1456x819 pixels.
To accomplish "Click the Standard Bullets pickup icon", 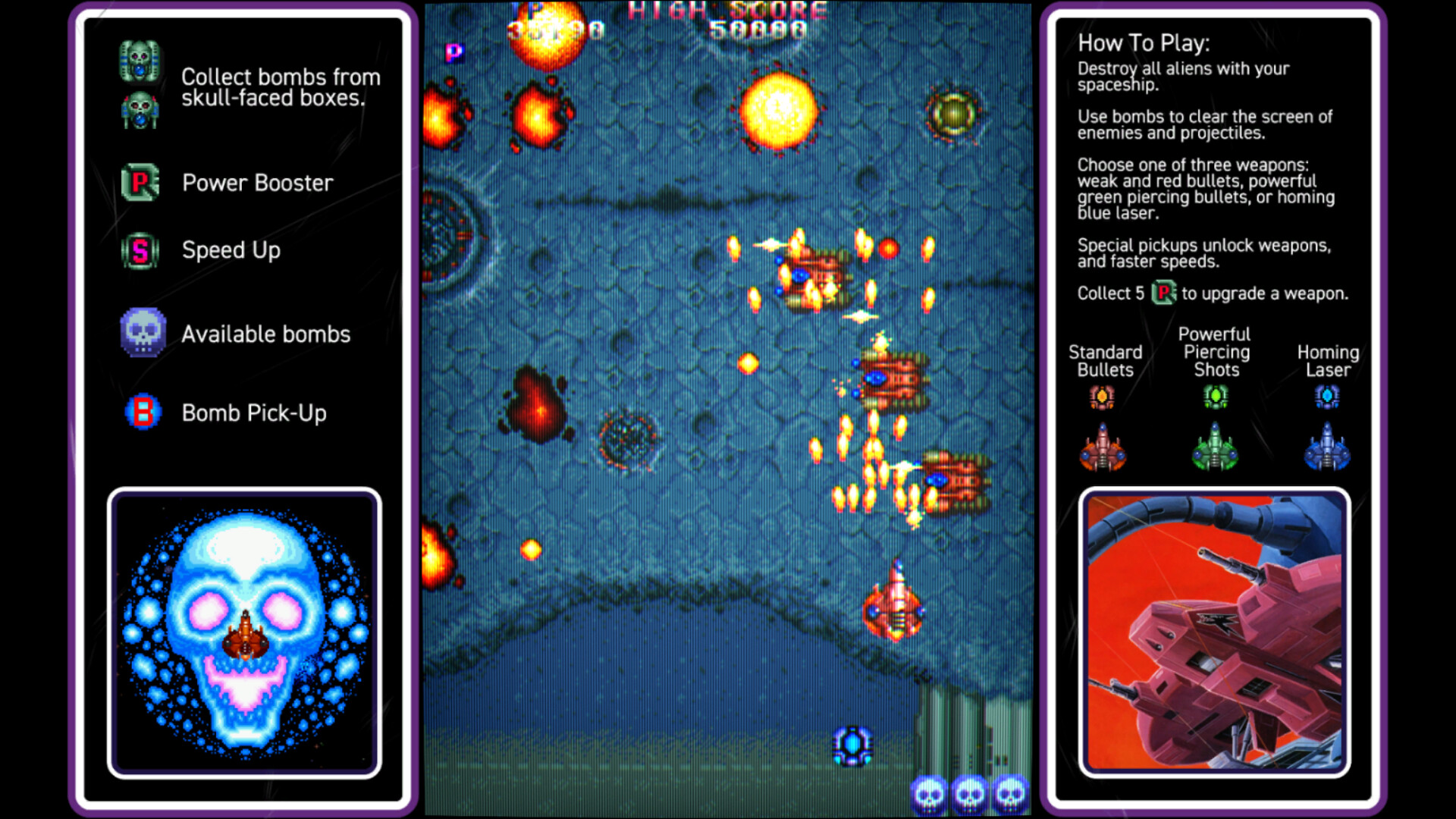I will coord(1104,395).
